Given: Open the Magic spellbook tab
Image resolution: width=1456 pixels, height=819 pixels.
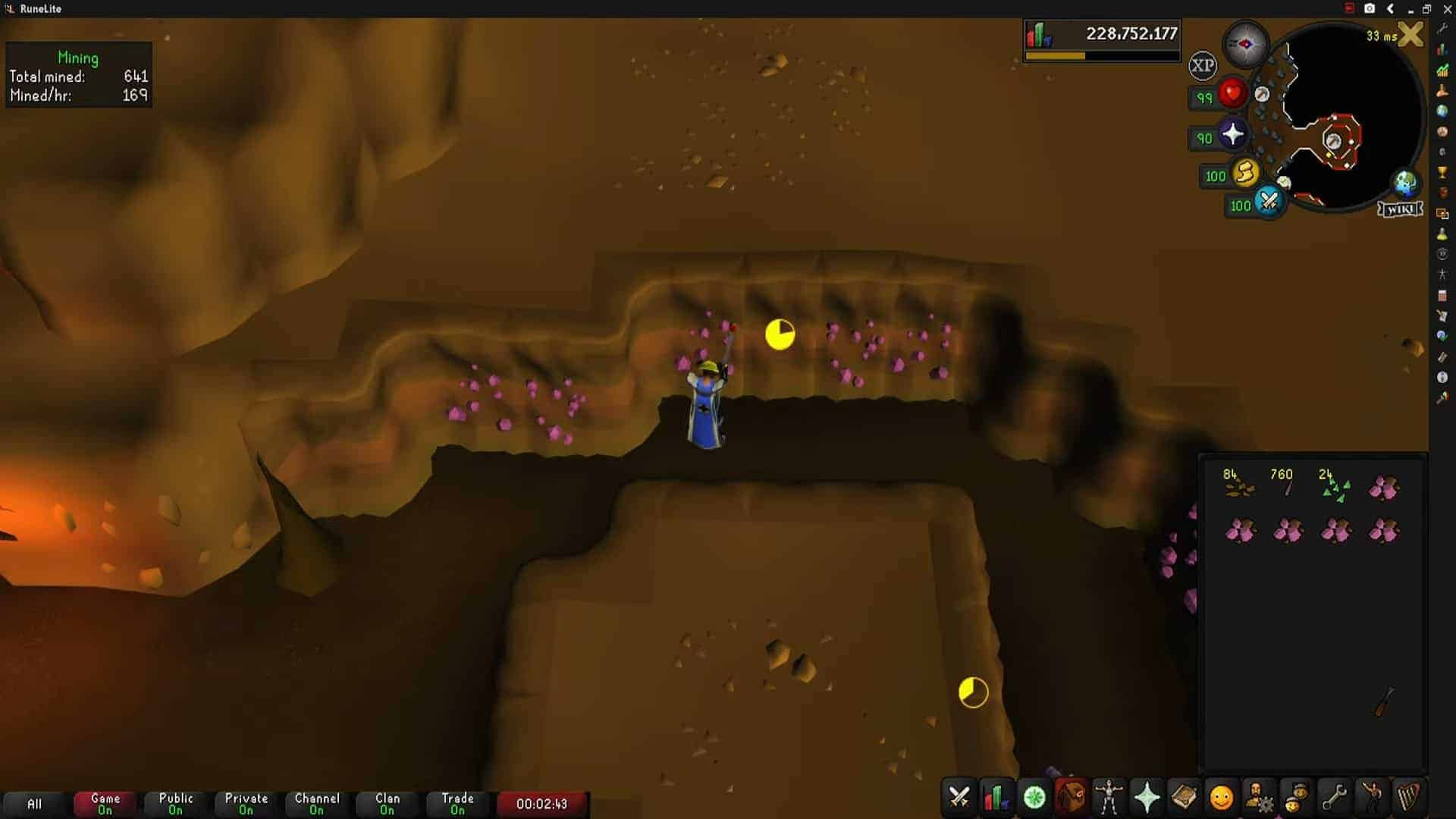Looking at the screenshot, I should click(x=1183, y=798).
